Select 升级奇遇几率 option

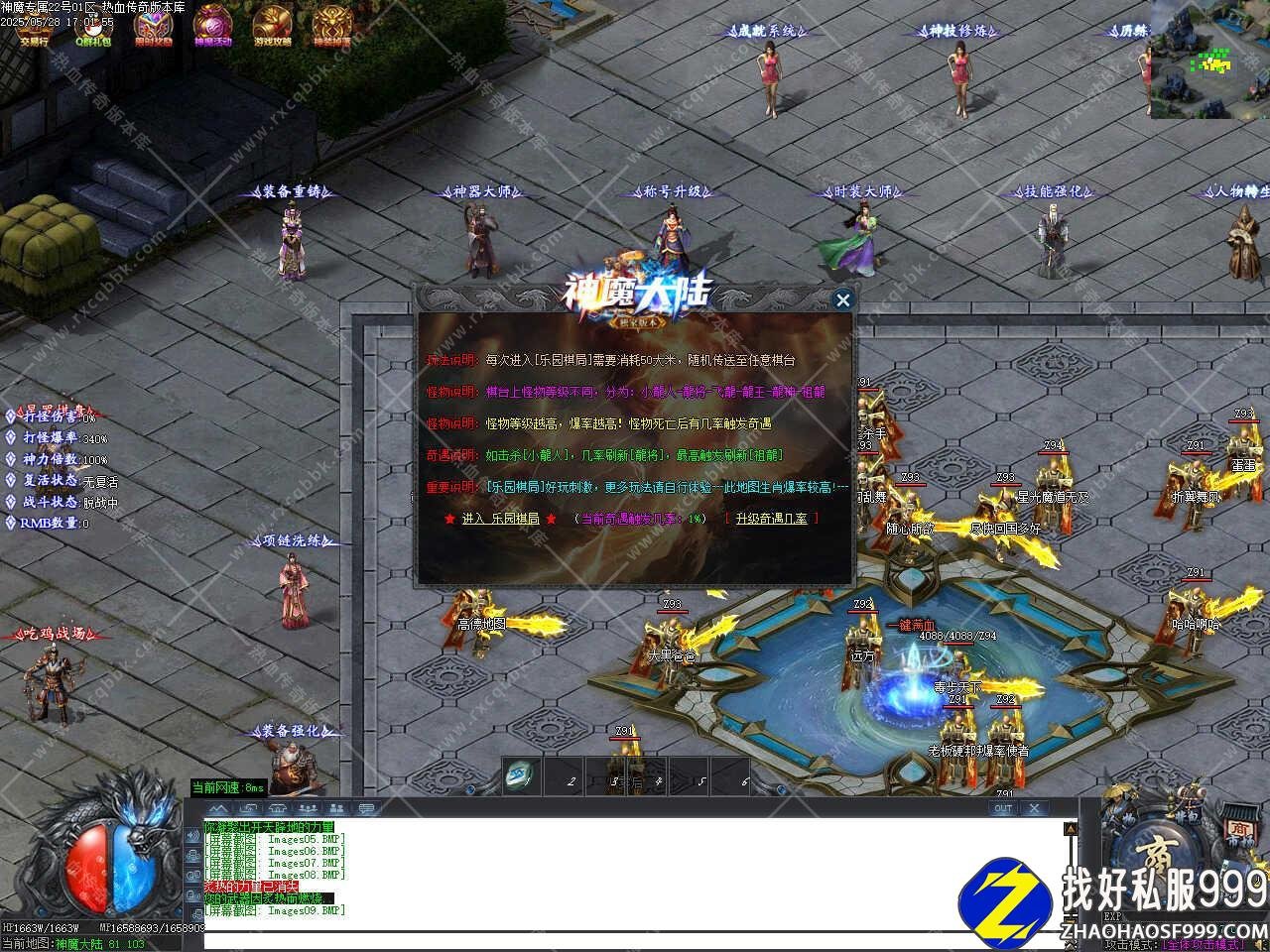point(771,519)
